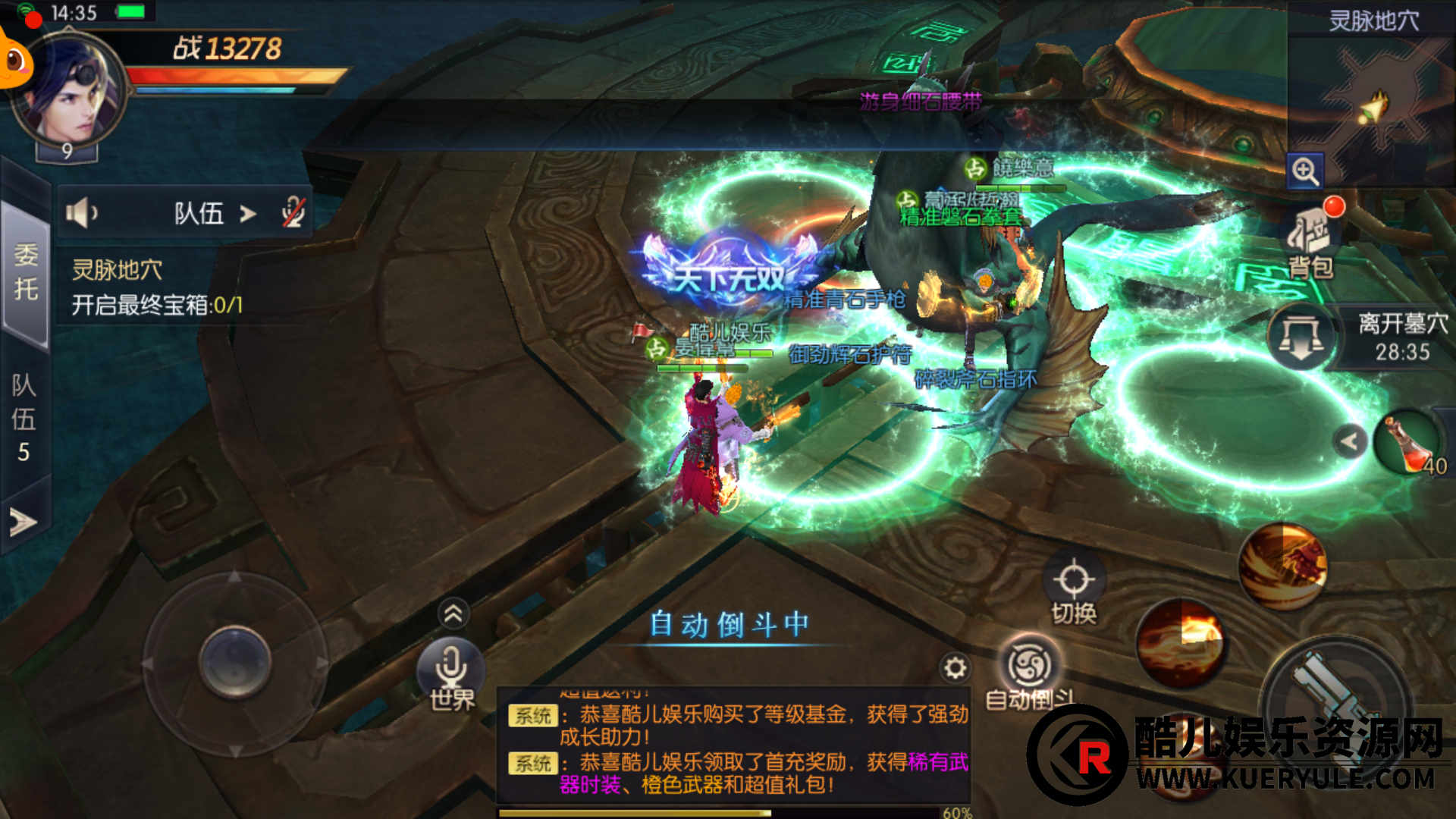Expand chat with the double-arrow up button

(x=453, y=613)
